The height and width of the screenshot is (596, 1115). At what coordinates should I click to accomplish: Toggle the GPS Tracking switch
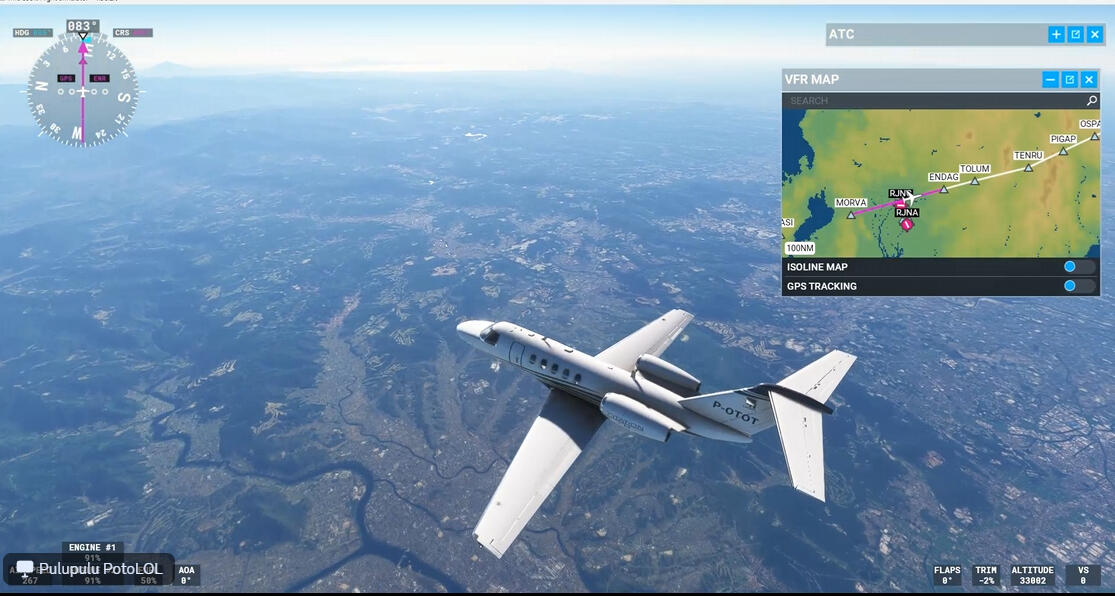click(1078, 286)
